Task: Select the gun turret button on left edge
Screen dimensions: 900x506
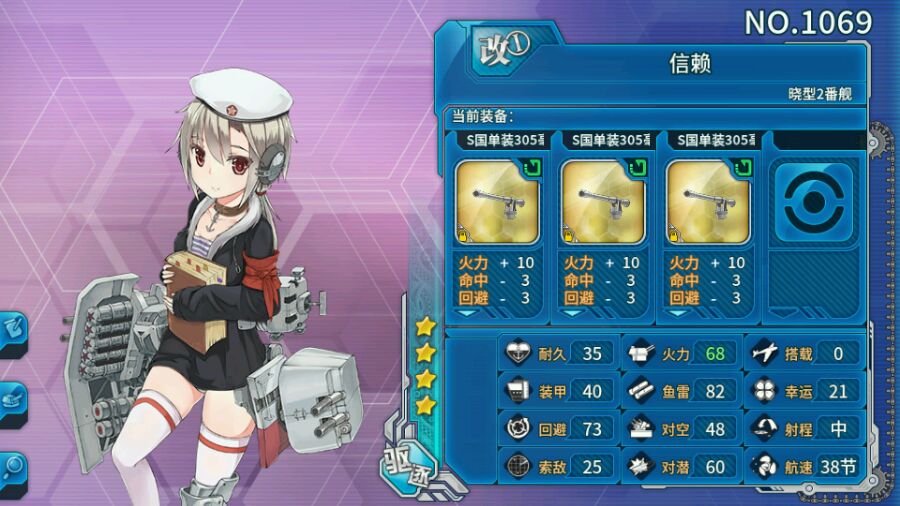Action: click(x=14, y=400)
